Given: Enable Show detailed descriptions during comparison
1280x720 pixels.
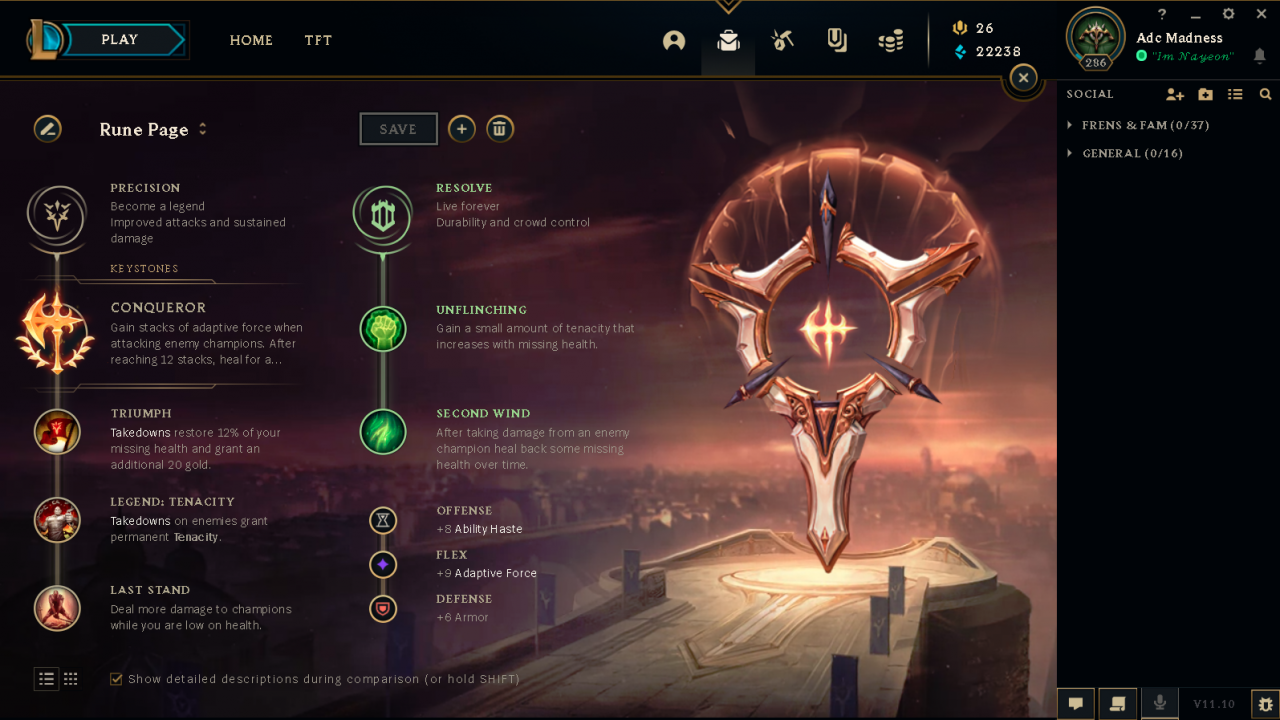Looking at the screenshot, I should (x=117, y=678).
